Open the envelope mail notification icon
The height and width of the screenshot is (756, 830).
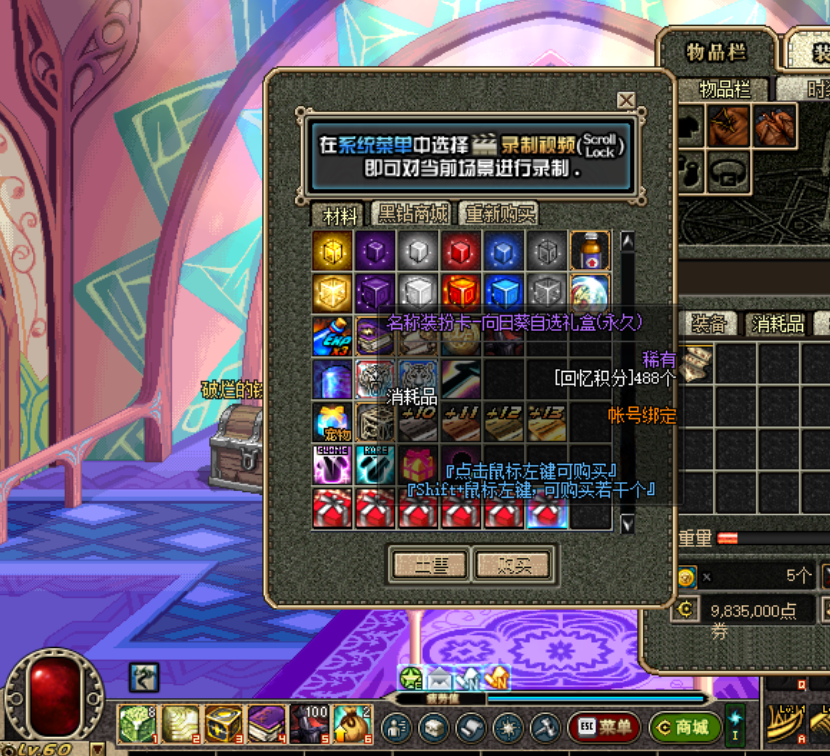pyautogui.click(x=441, y=679)
